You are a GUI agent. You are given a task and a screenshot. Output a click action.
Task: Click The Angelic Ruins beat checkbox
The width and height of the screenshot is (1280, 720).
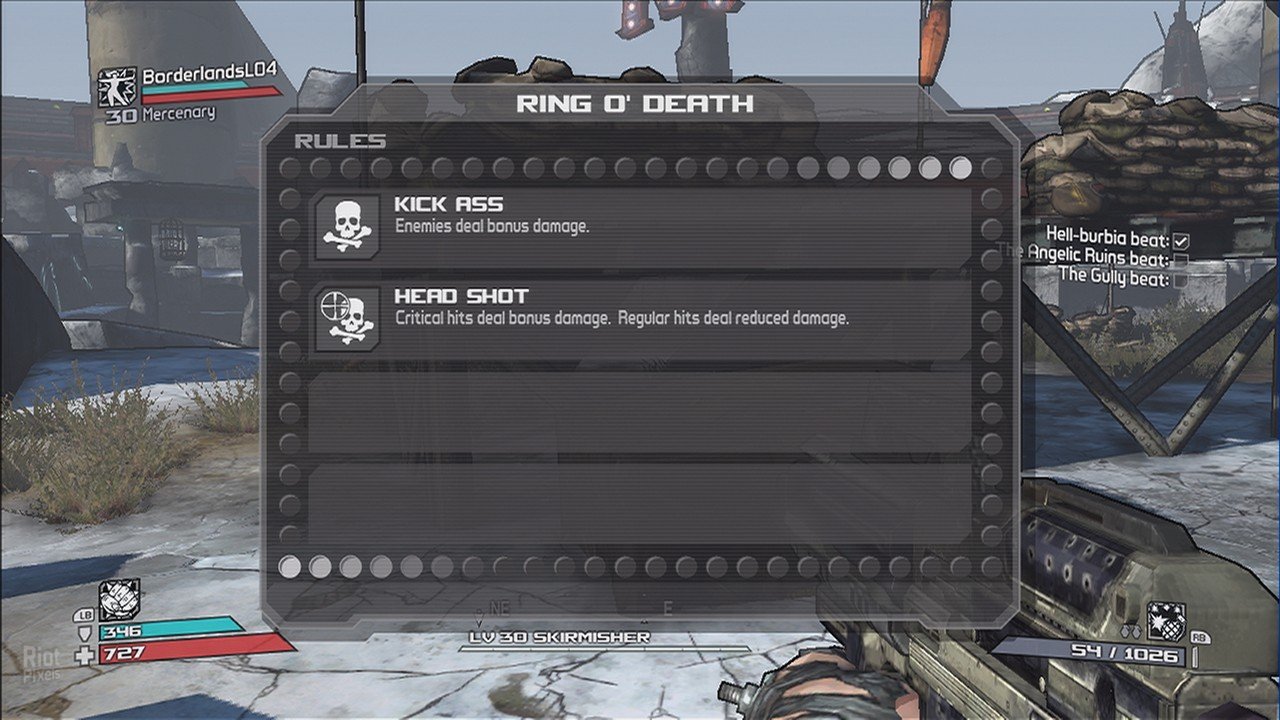pos(1181,260)
